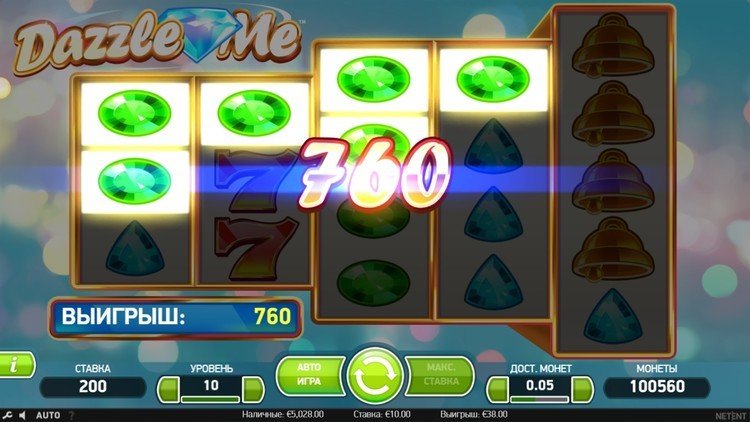Screen dimensions: 750x422
Task: Open the wrench settings icon
Action: (x=7, y=414)
